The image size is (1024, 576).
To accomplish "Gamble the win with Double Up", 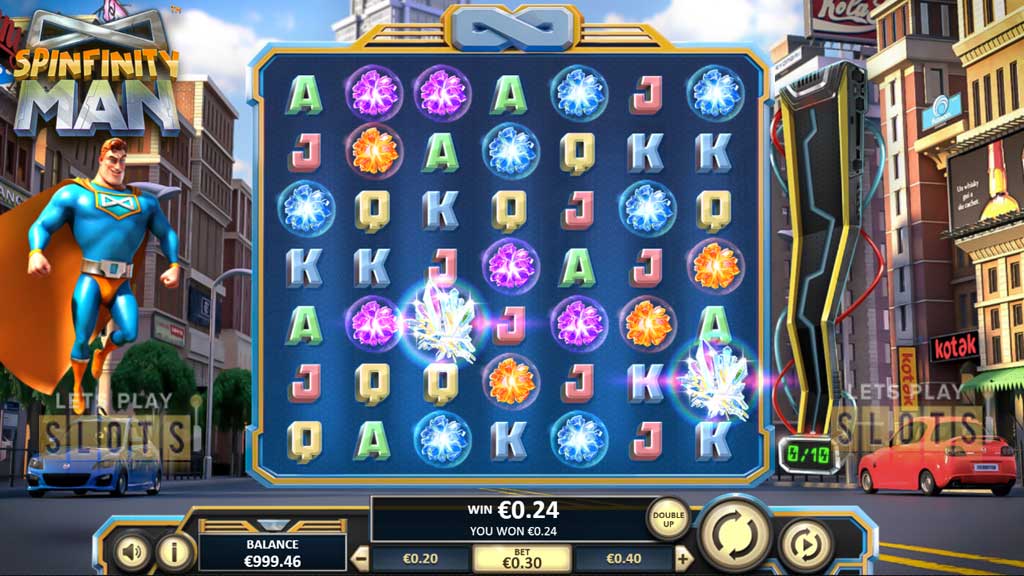I will click(667, 517).
